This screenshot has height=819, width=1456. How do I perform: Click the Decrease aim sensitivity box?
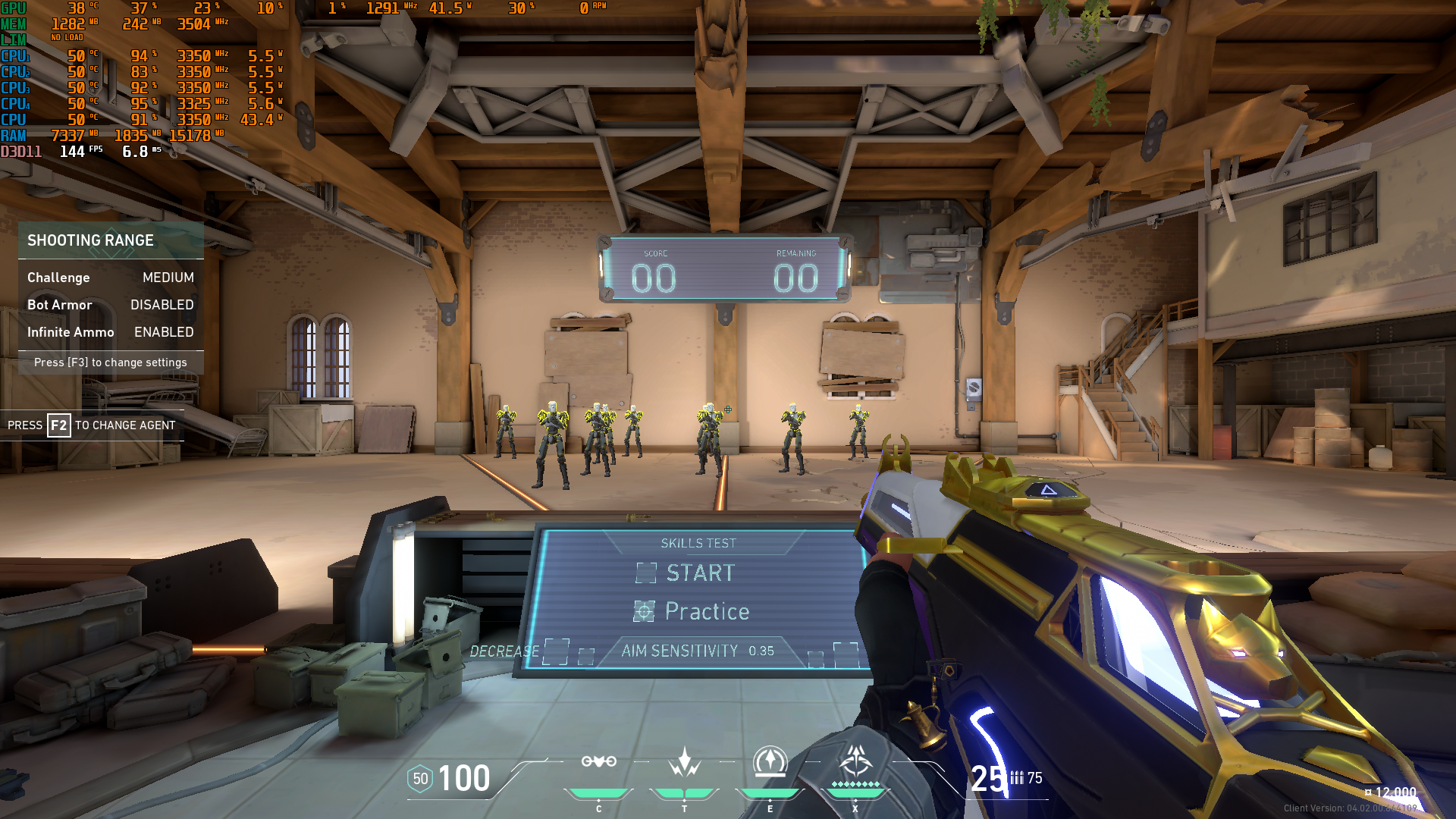(556, 651)
